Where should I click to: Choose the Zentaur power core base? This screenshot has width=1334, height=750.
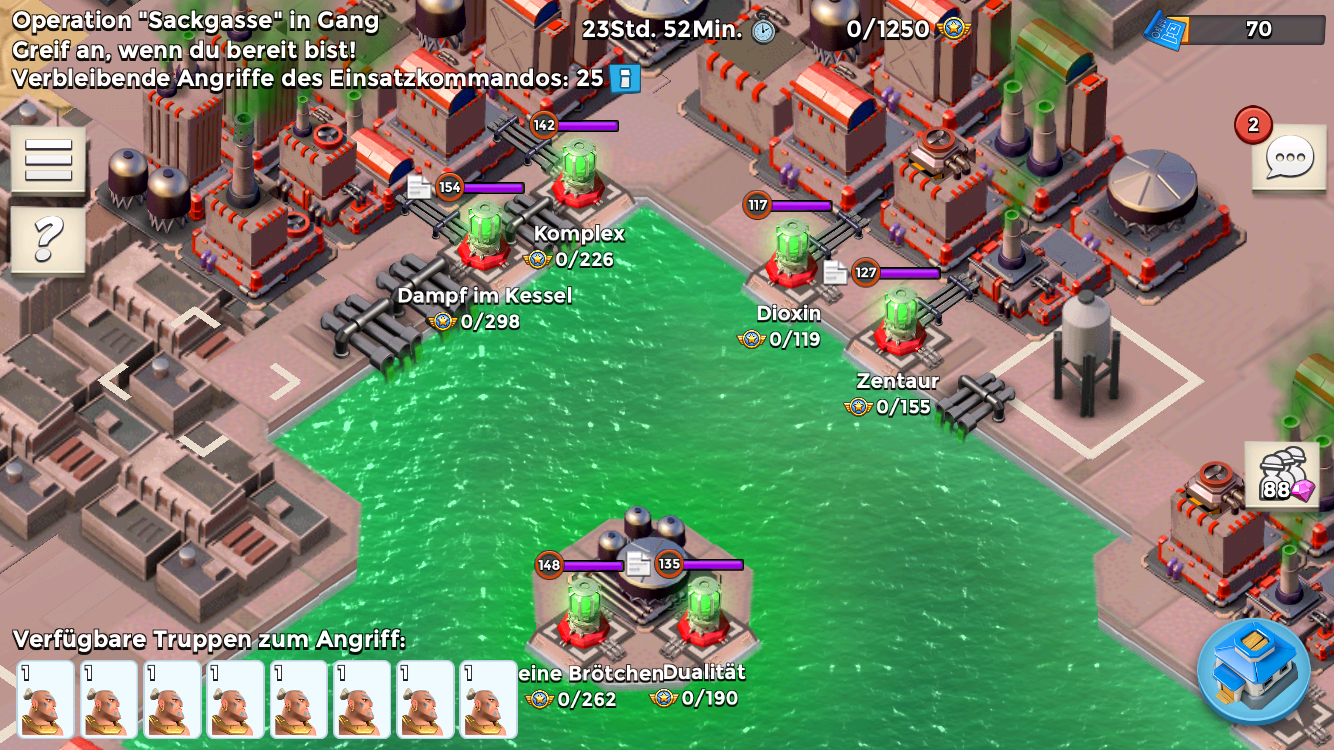[899, 320]
